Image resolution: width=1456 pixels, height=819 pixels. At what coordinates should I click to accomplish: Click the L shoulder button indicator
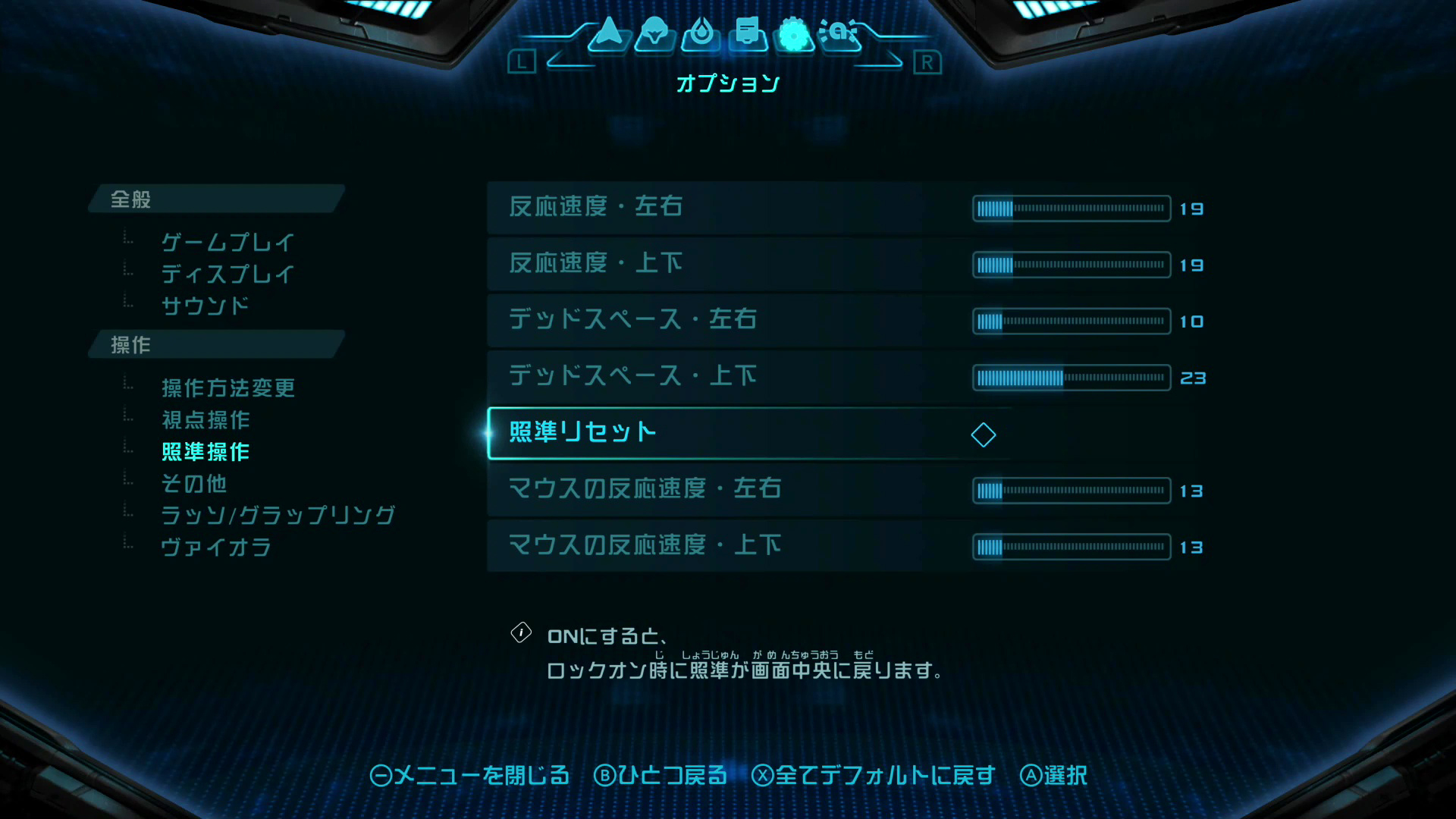coord(522,63)
